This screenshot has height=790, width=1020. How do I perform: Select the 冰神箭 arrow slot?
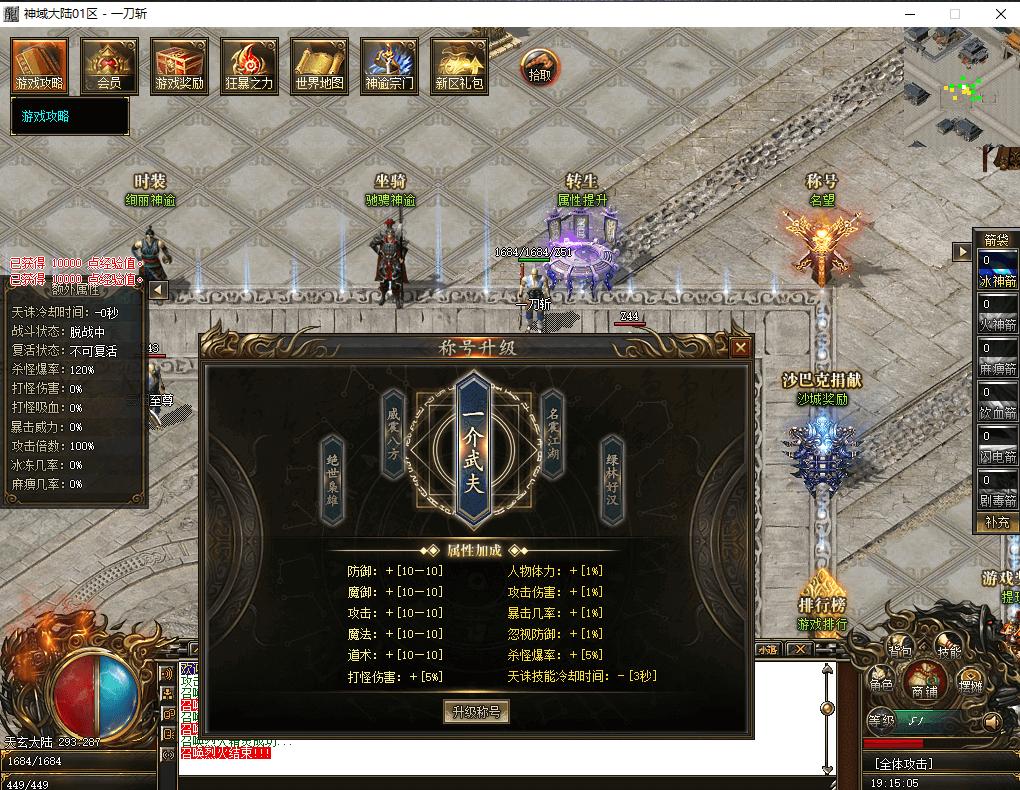997,271
